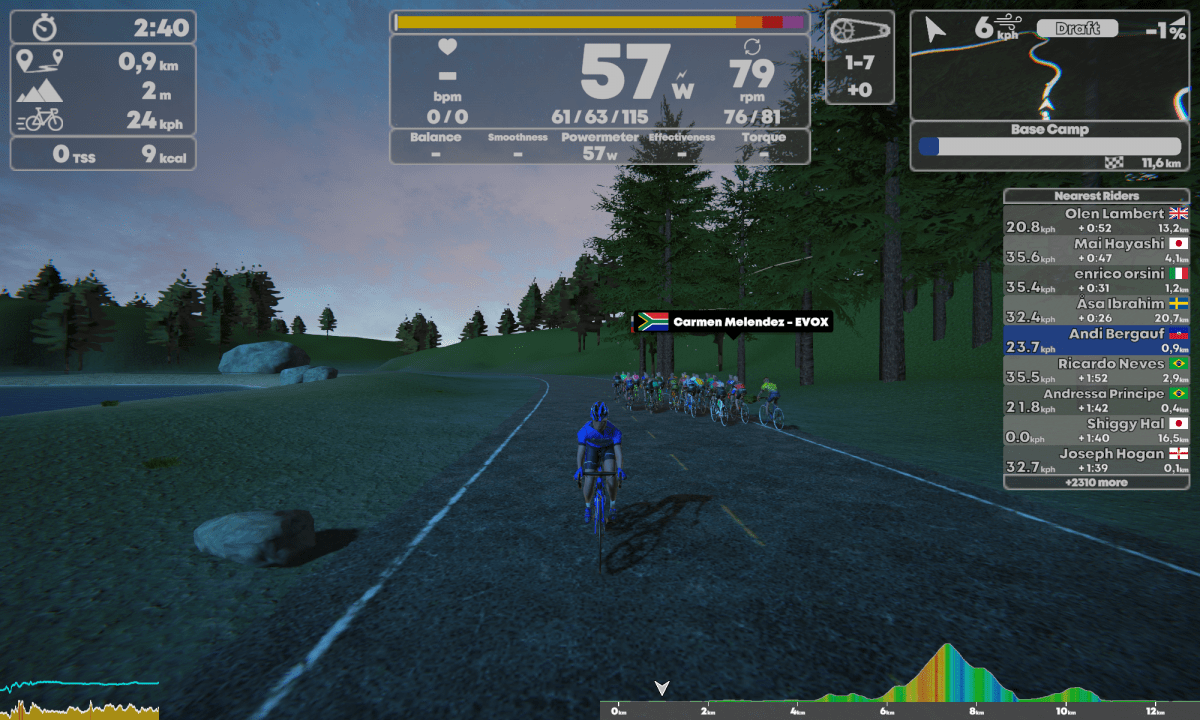Click Shiggy Hal rider row
1200x720 pixels.
(x=1096, y=430)
